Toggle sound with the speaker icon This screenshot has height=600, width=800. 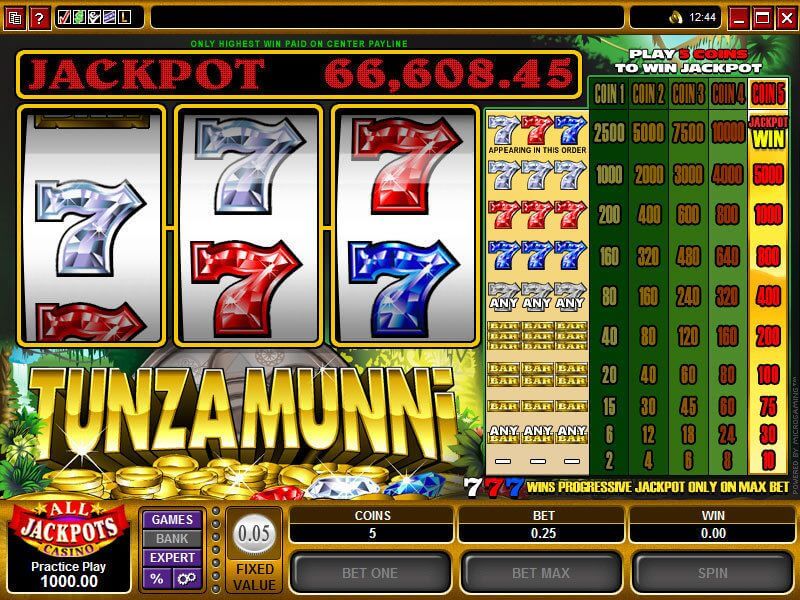[675, 17]
